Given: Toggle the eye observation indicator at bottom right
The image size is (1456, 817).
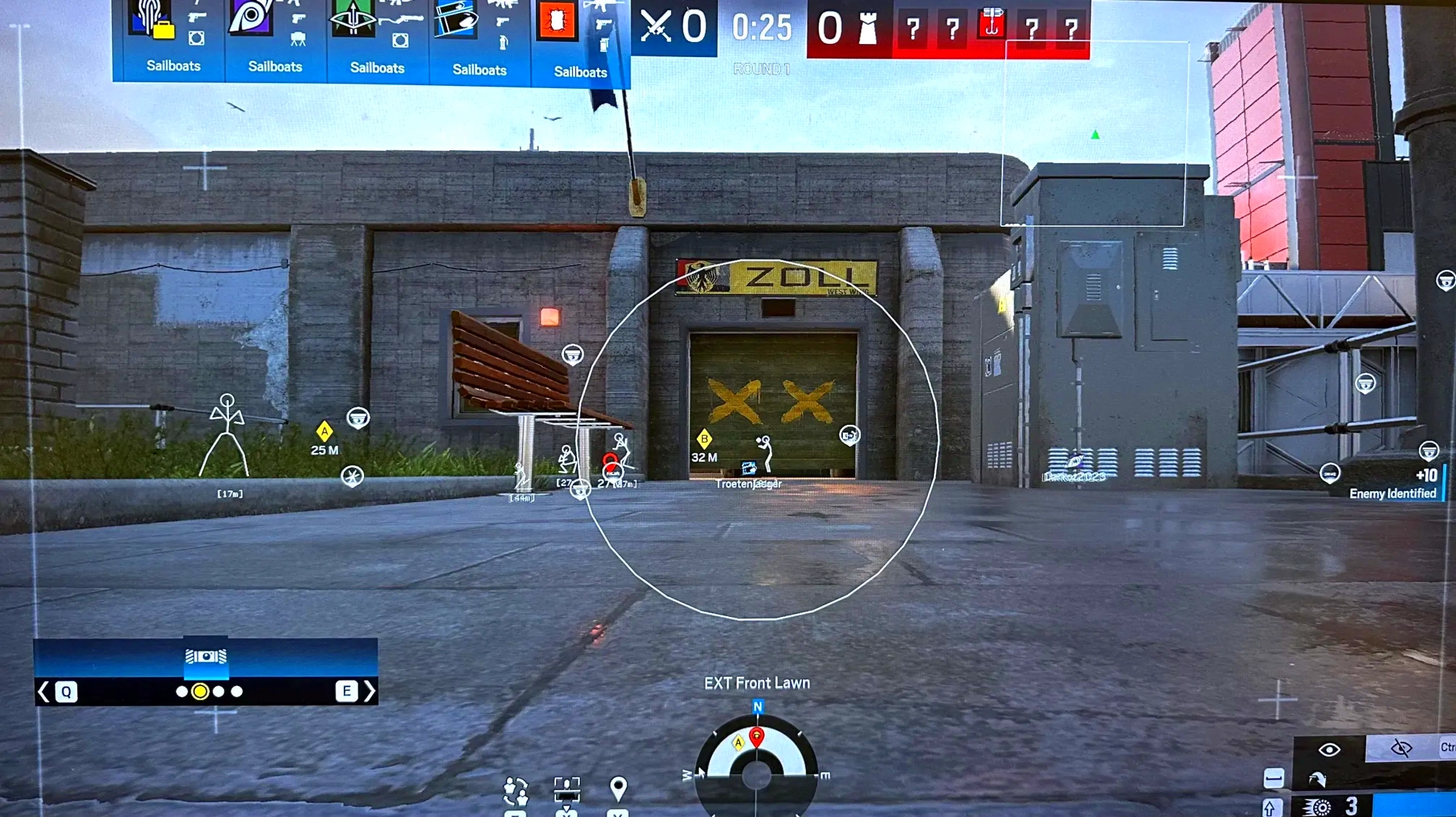Looking at the screenshot, I should (1329, 749).
